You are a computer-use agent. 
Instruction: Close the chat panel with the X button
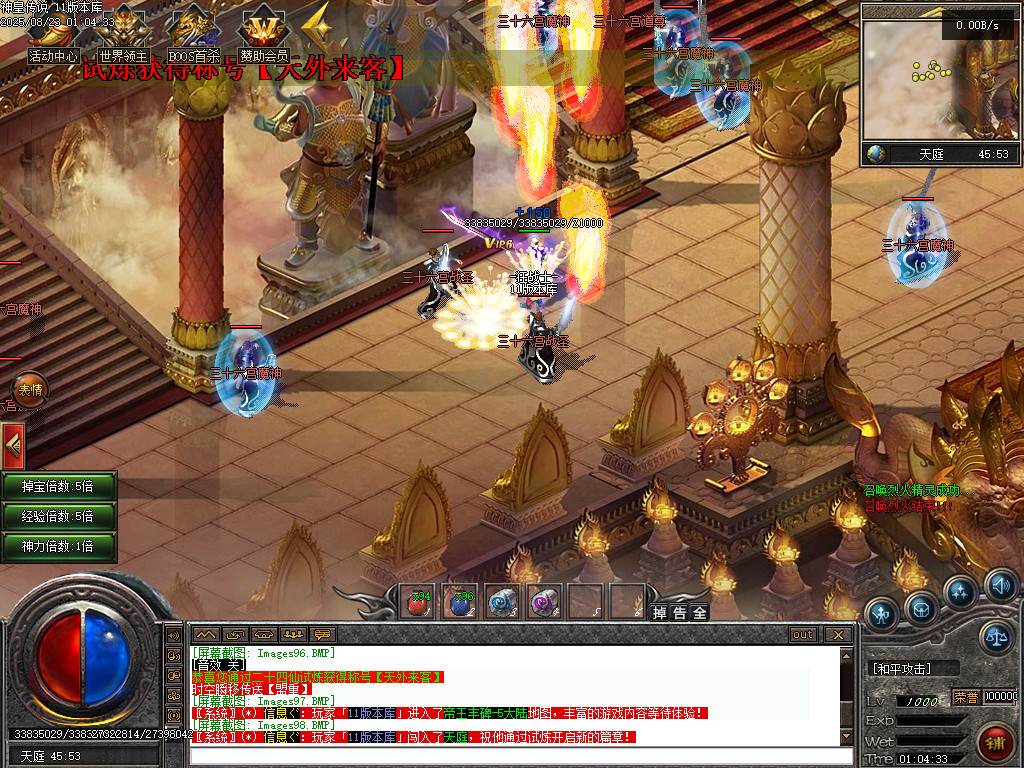(838, 634)
